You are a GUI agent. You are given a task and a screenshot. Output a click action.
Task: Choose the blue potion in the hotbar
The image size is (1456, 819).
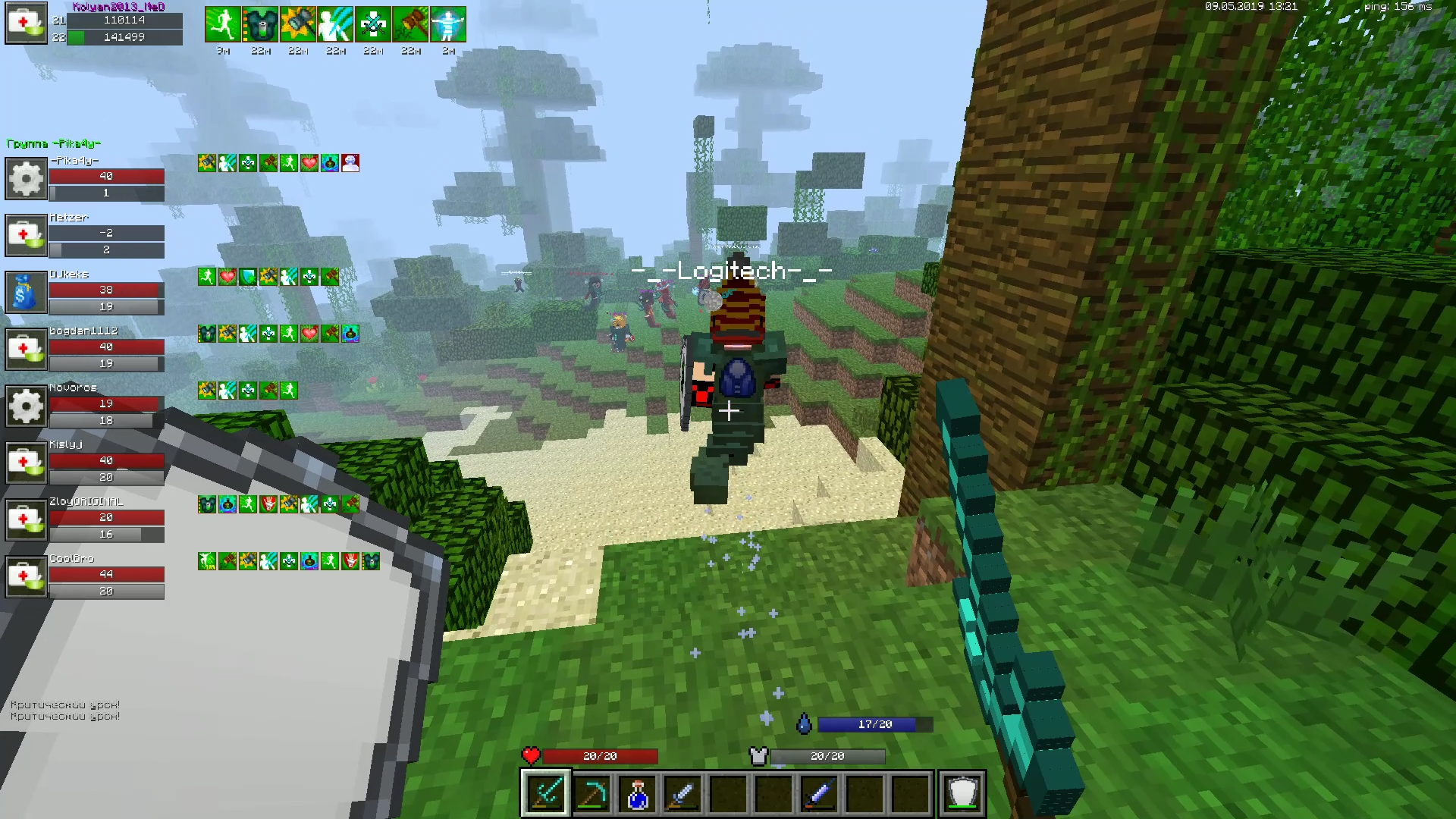click(637, 793)
